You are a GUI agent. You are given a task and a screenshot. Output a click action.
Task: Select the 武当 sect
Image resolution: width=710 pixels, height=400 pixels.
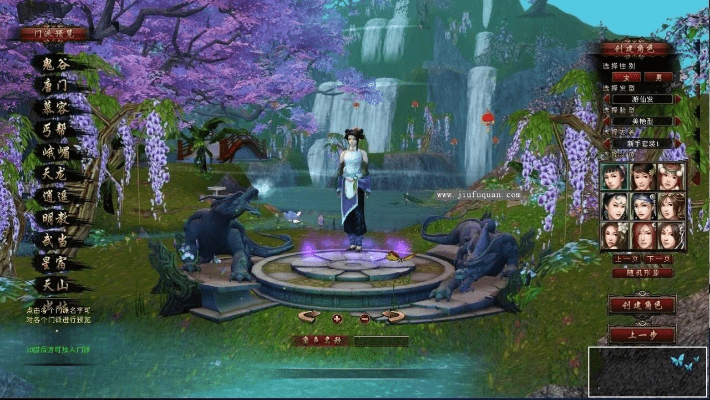(55, 240)
